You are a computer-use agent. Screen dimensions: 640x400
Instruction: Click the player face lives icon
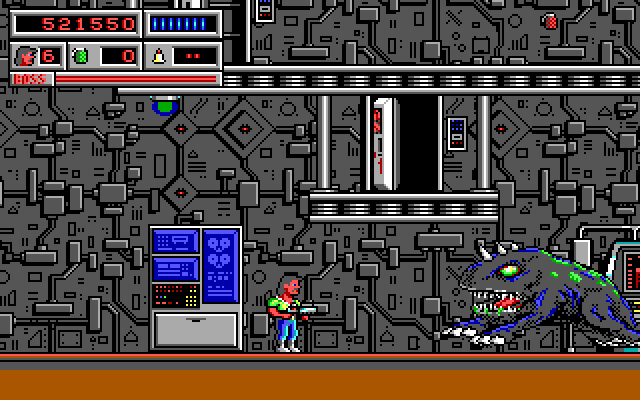(25, 56)
